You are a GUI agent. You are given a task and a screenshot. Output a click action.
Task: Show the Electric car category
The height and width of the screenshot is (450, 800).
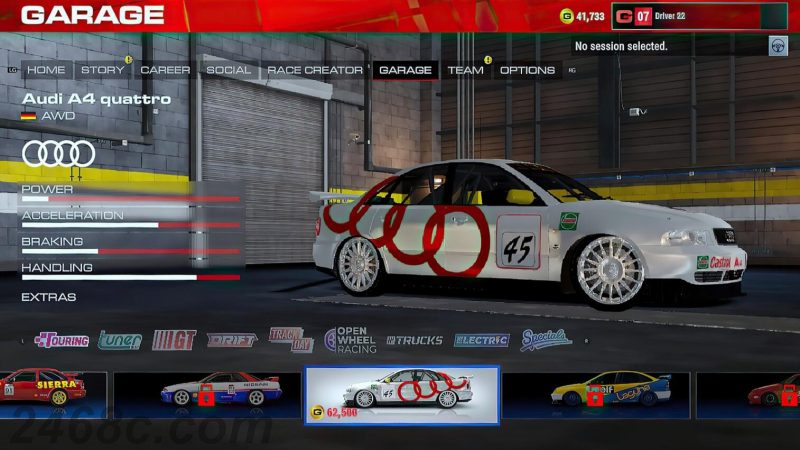coord(481,340)
